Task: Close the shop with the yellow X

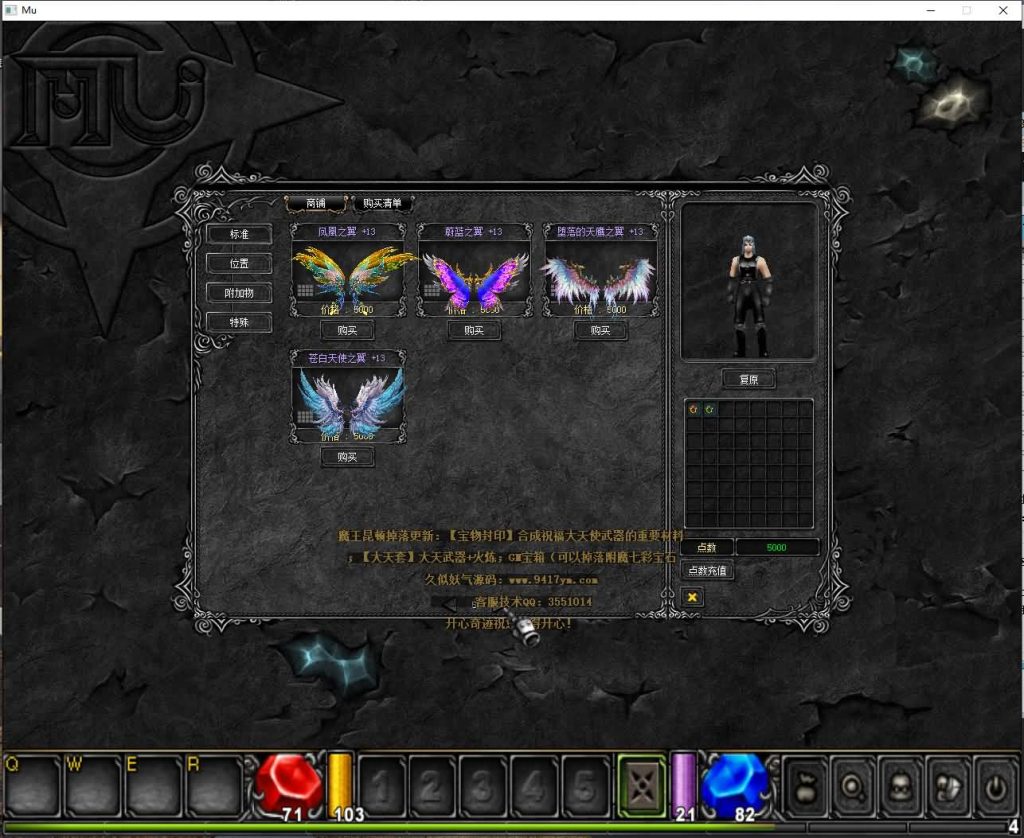Action: pos(691,597)
